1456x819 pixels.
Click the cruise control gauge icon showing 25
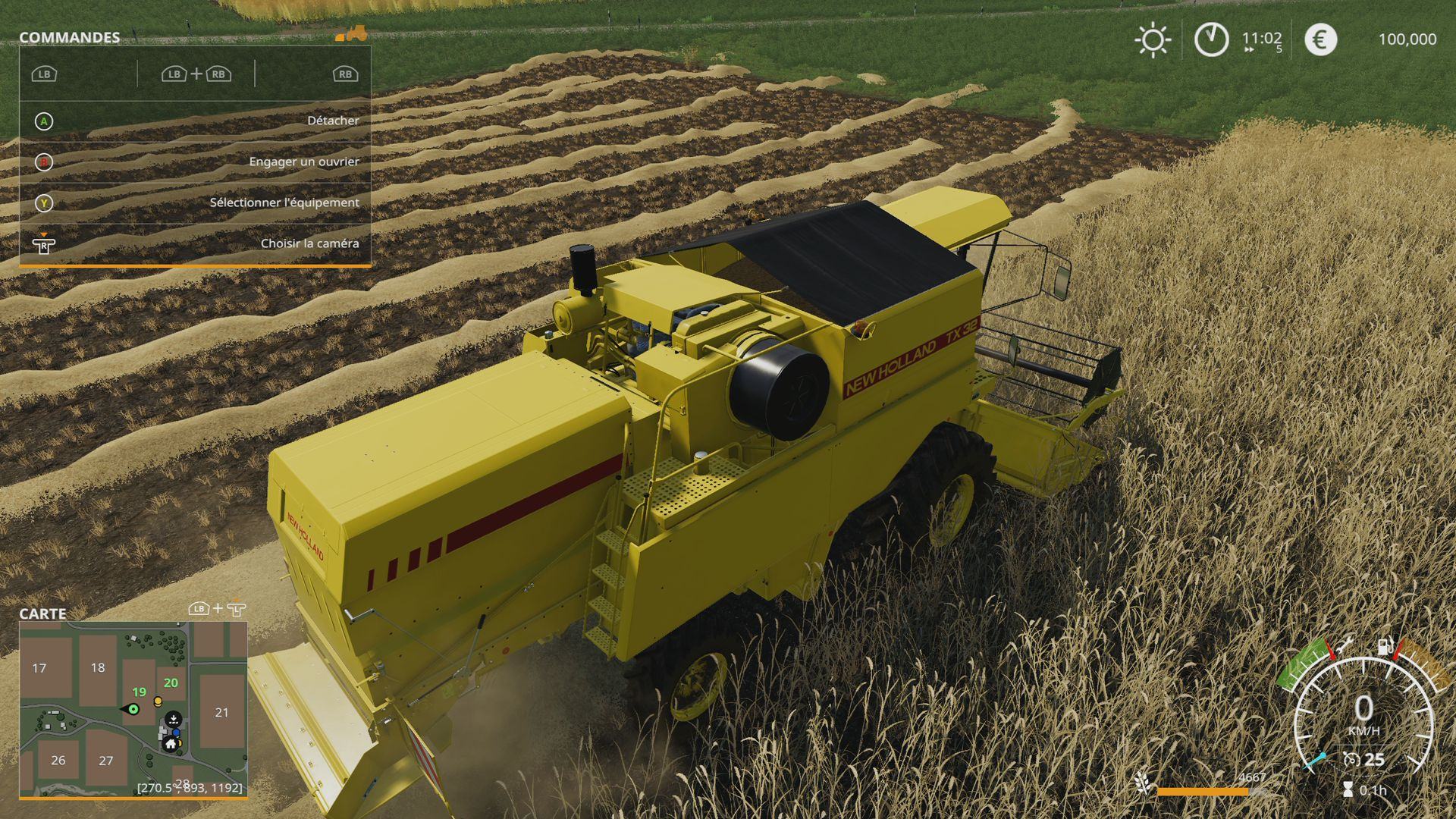click(x=1351, y=758)
